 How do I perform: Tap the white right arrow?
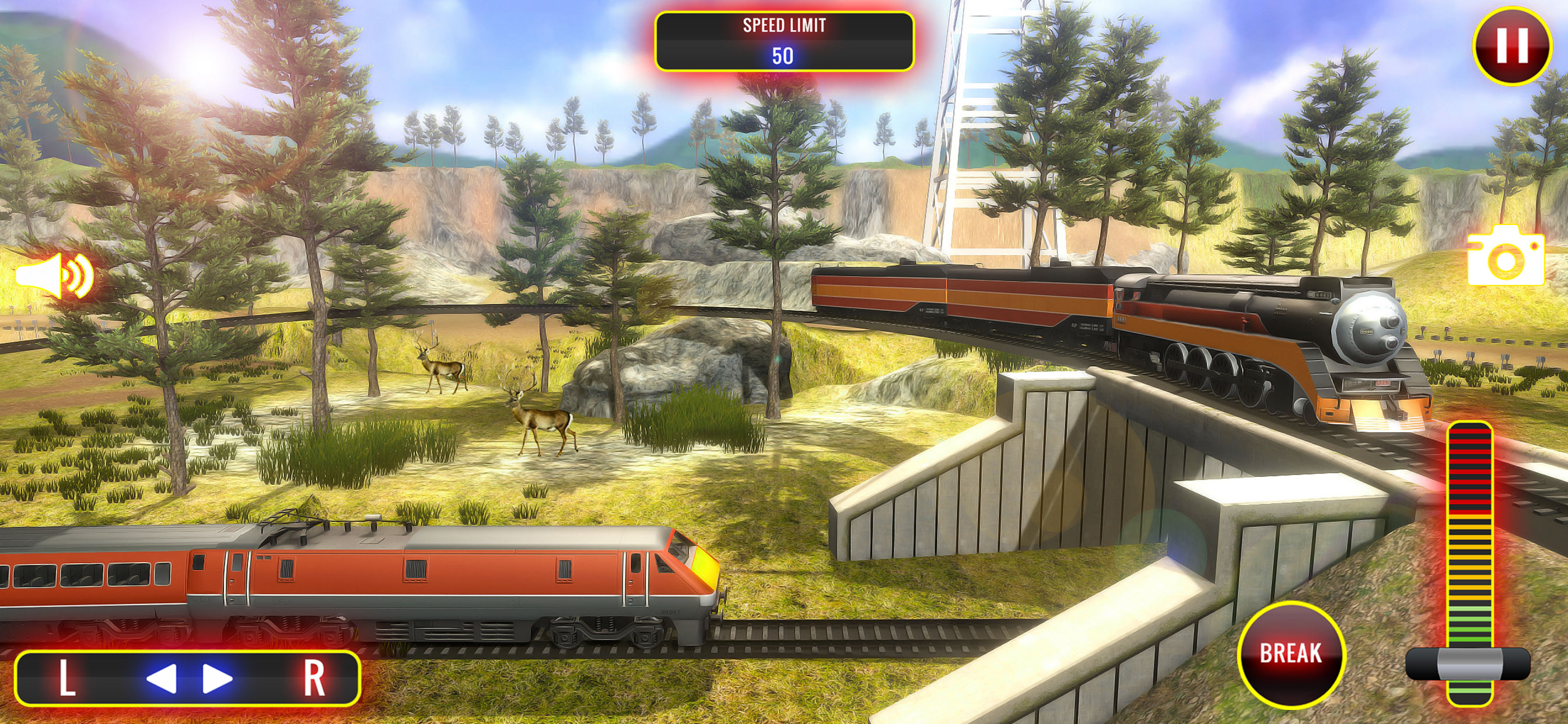tap(216, 678)
